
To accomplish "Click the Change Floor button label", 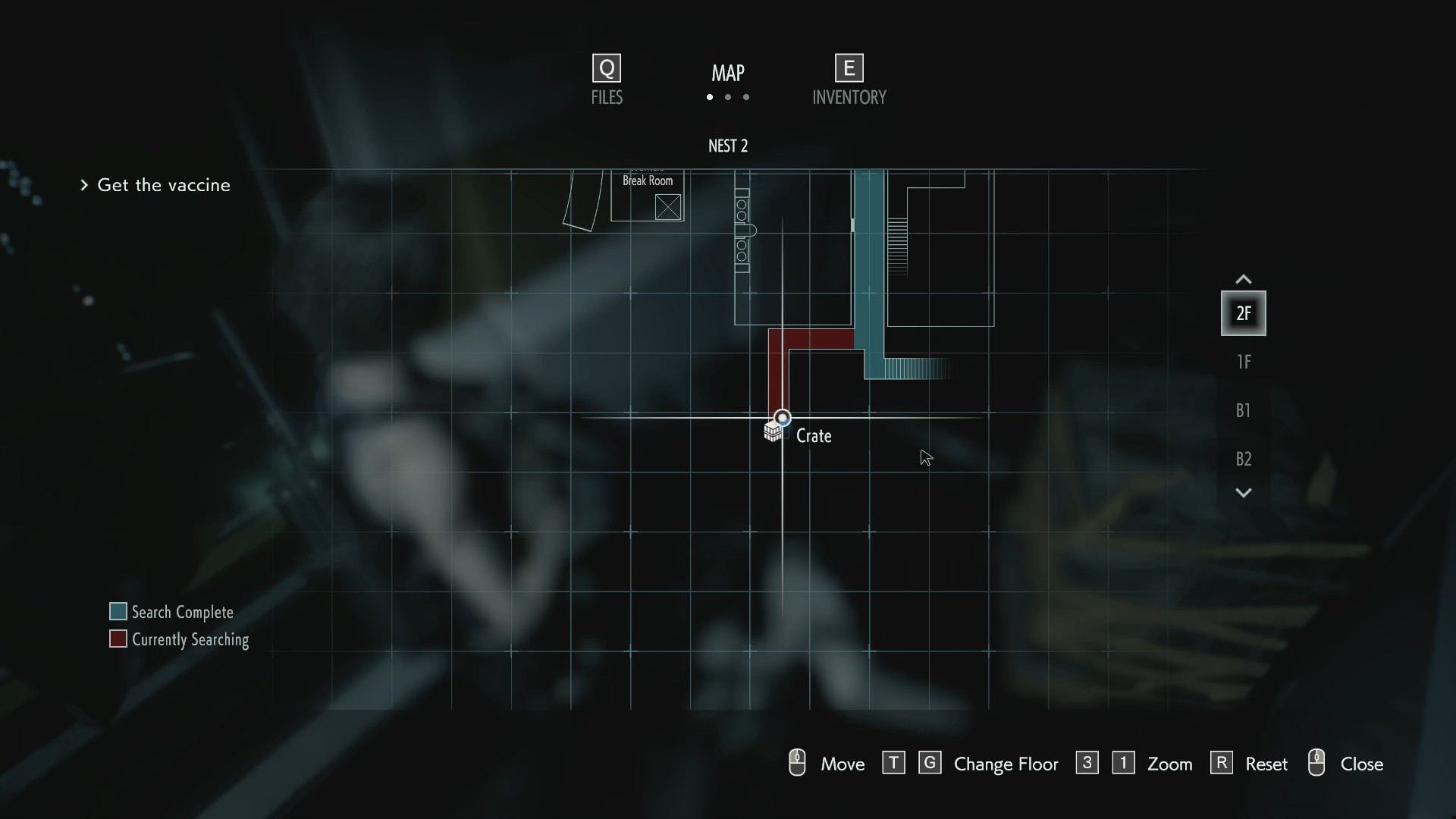I will [1006, 764].
